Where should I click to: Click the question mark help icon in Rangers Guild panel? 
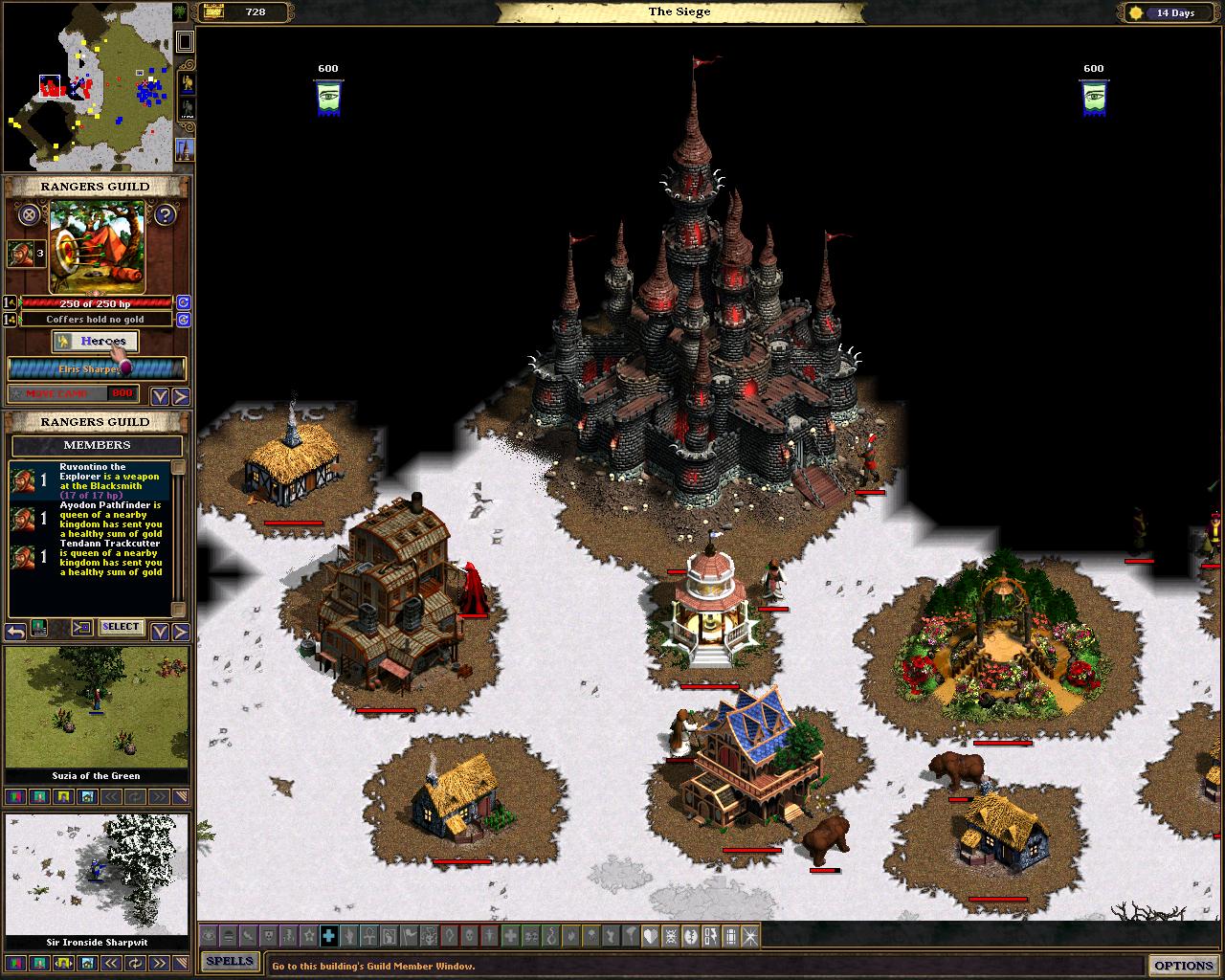tap(165, 215)
